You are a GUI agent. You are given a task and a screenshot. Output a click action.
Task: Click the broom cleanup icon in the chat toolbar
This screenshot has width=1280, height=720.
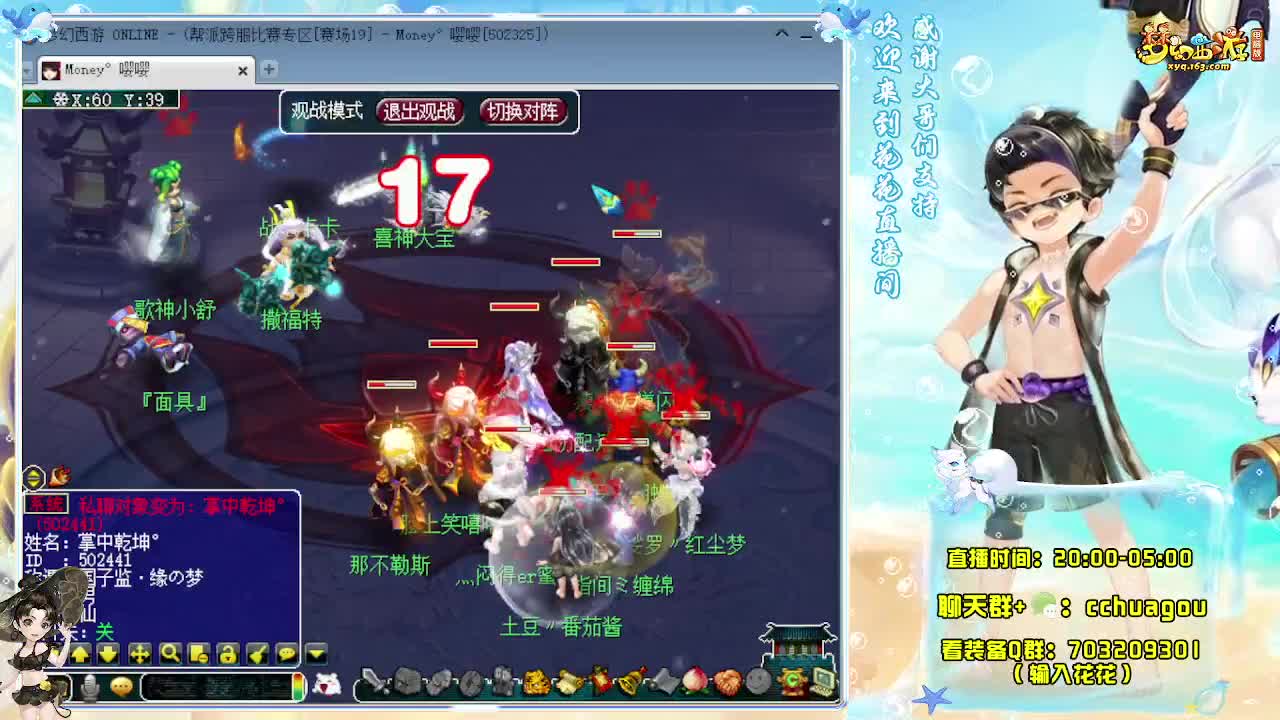[x=256, y=654]
